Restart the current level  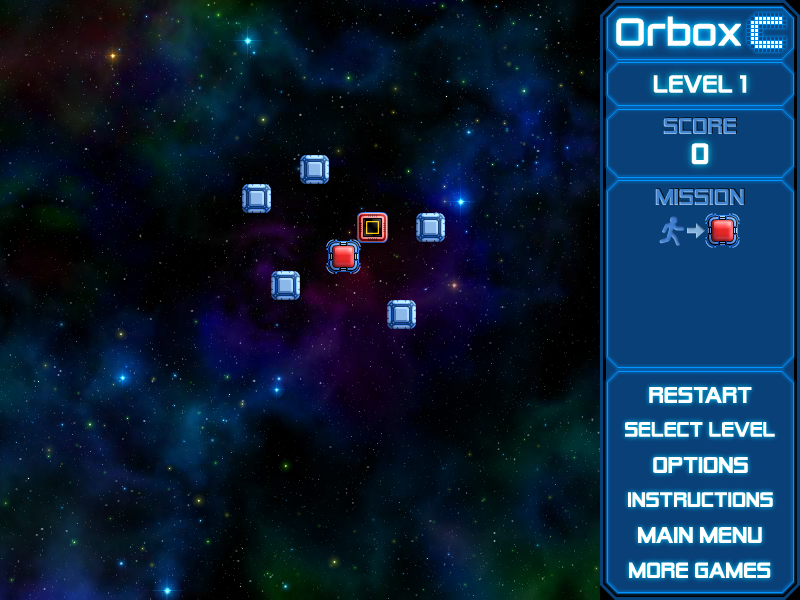coord(699,395)
